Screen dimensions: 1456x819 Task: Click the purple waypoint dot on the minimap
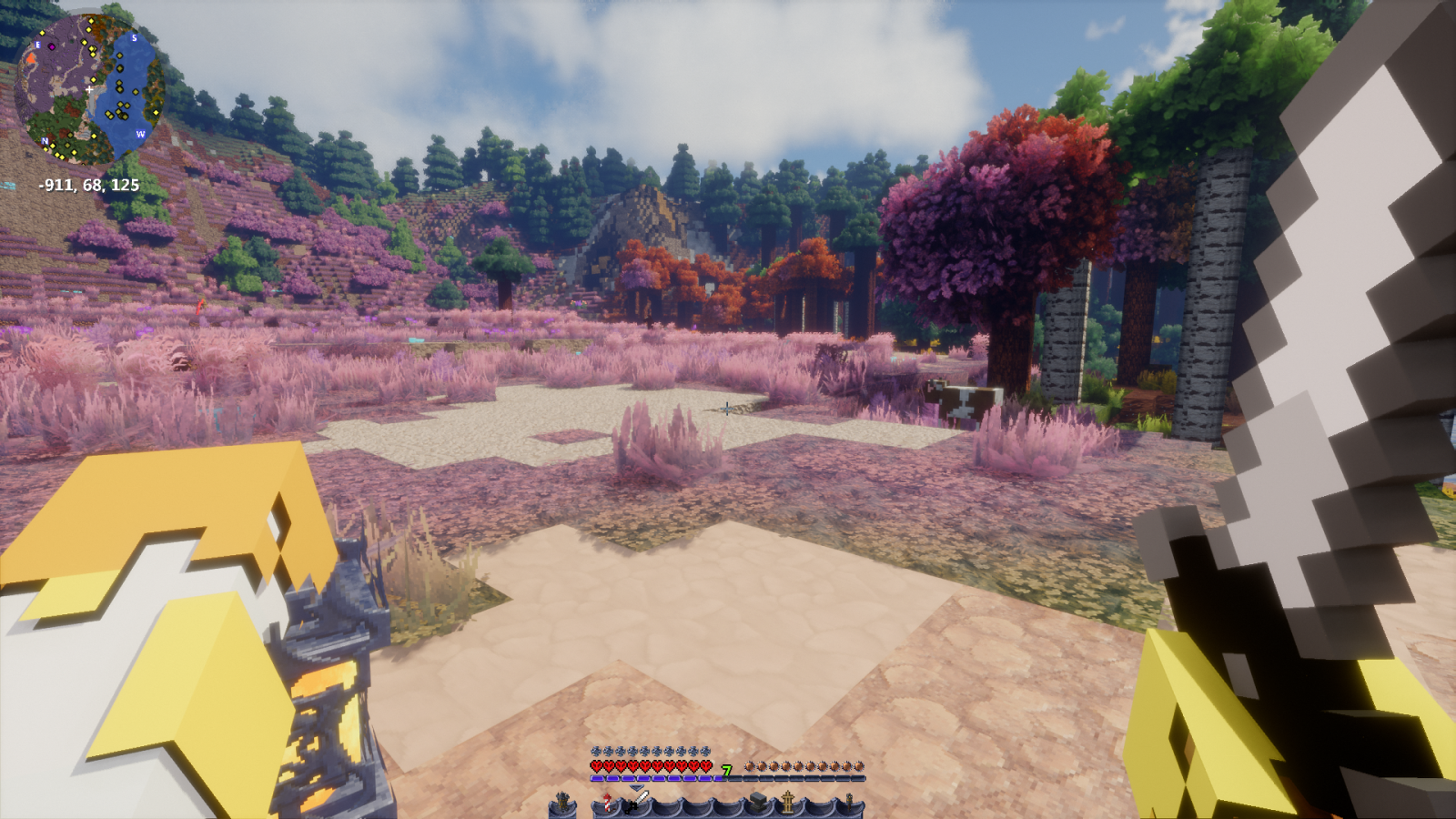coord(52,46)
